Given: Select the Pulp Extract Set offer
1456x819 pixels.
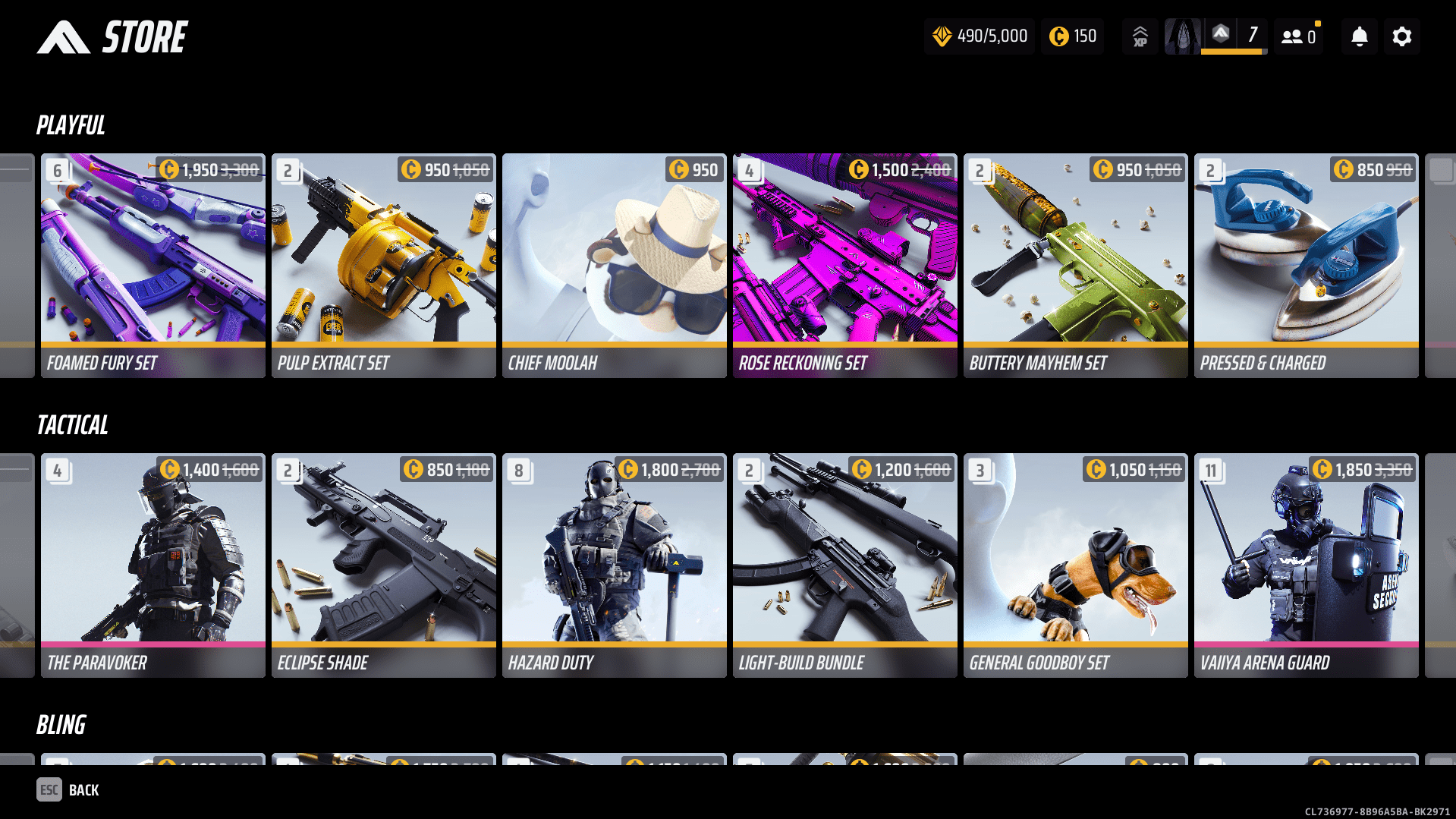Looking at the screenshot, I should pyautogui.click(x=384, y=266).
